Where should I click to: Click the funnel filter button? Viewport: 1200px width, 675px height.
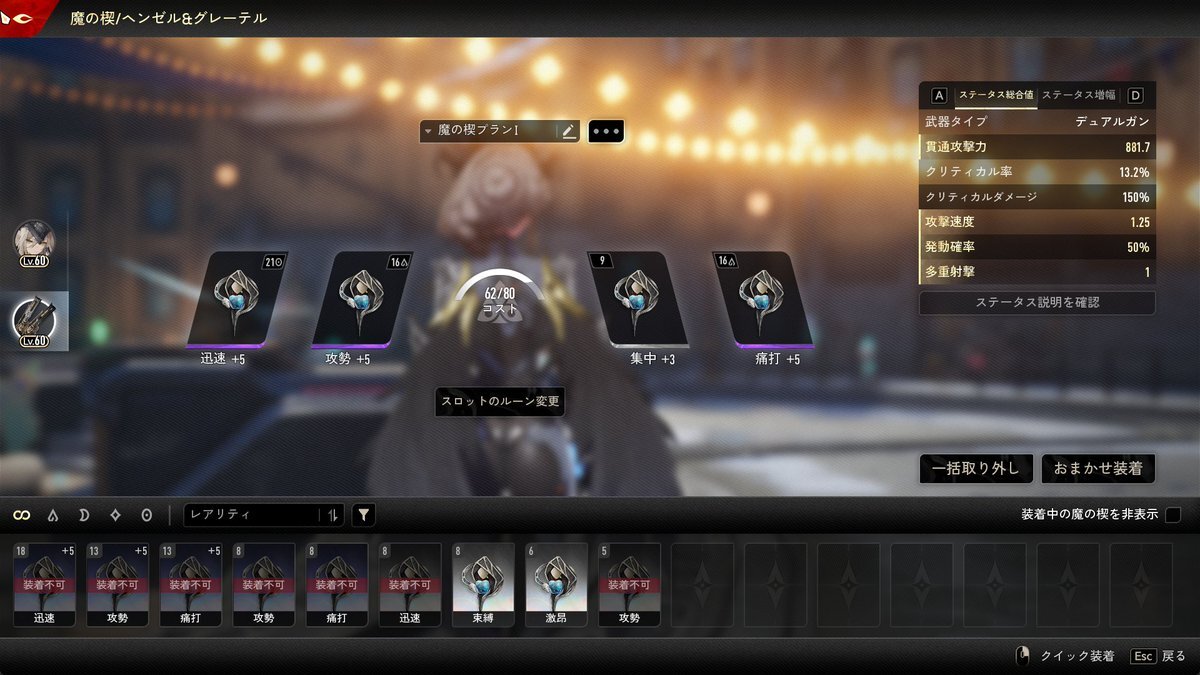(x=364, y=515)
